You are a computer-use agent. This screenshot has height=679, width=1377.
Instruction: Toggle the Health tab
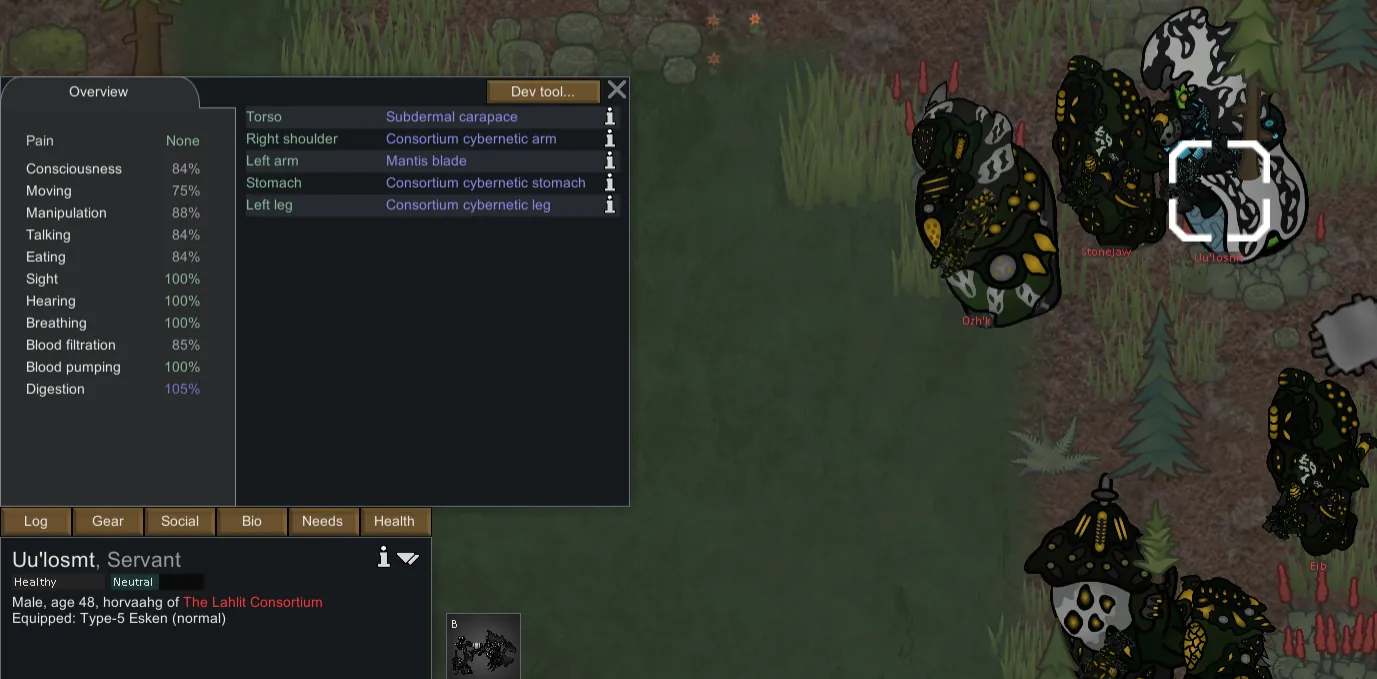394,521
